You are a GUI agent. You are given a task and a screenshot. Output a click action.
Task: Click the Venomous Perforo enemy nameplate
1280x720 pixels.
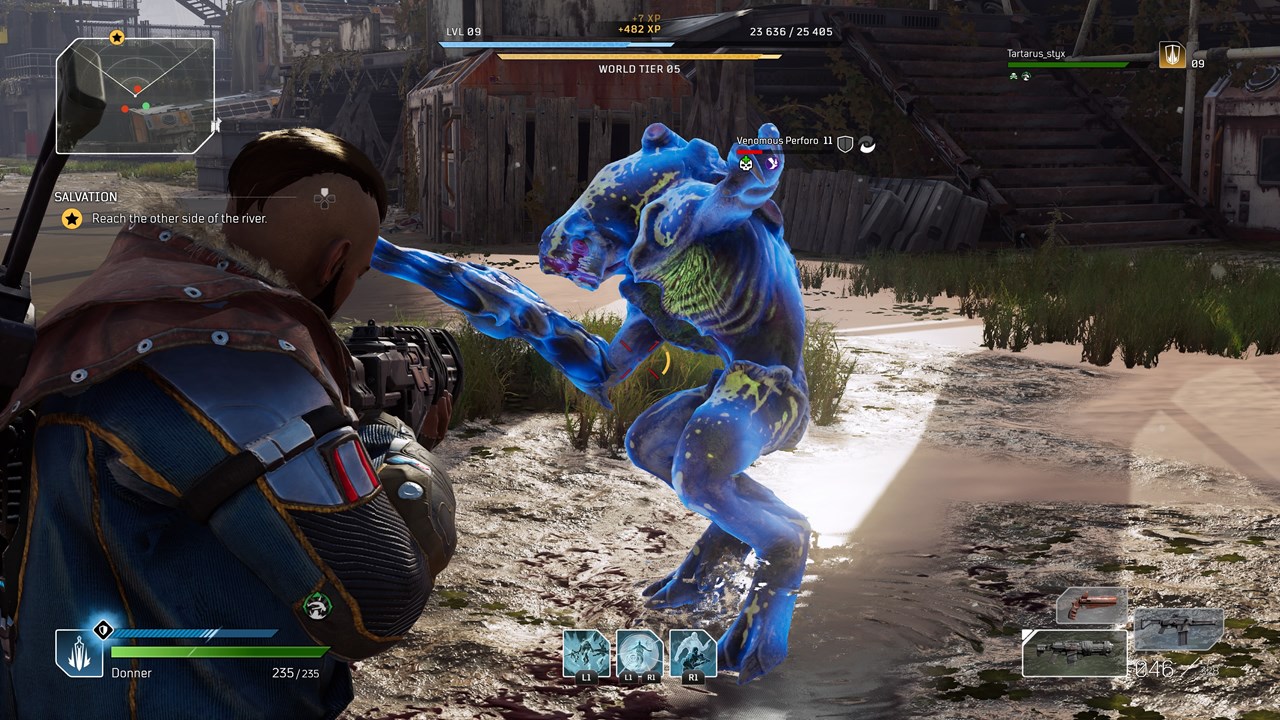click(x=777, y=142)
